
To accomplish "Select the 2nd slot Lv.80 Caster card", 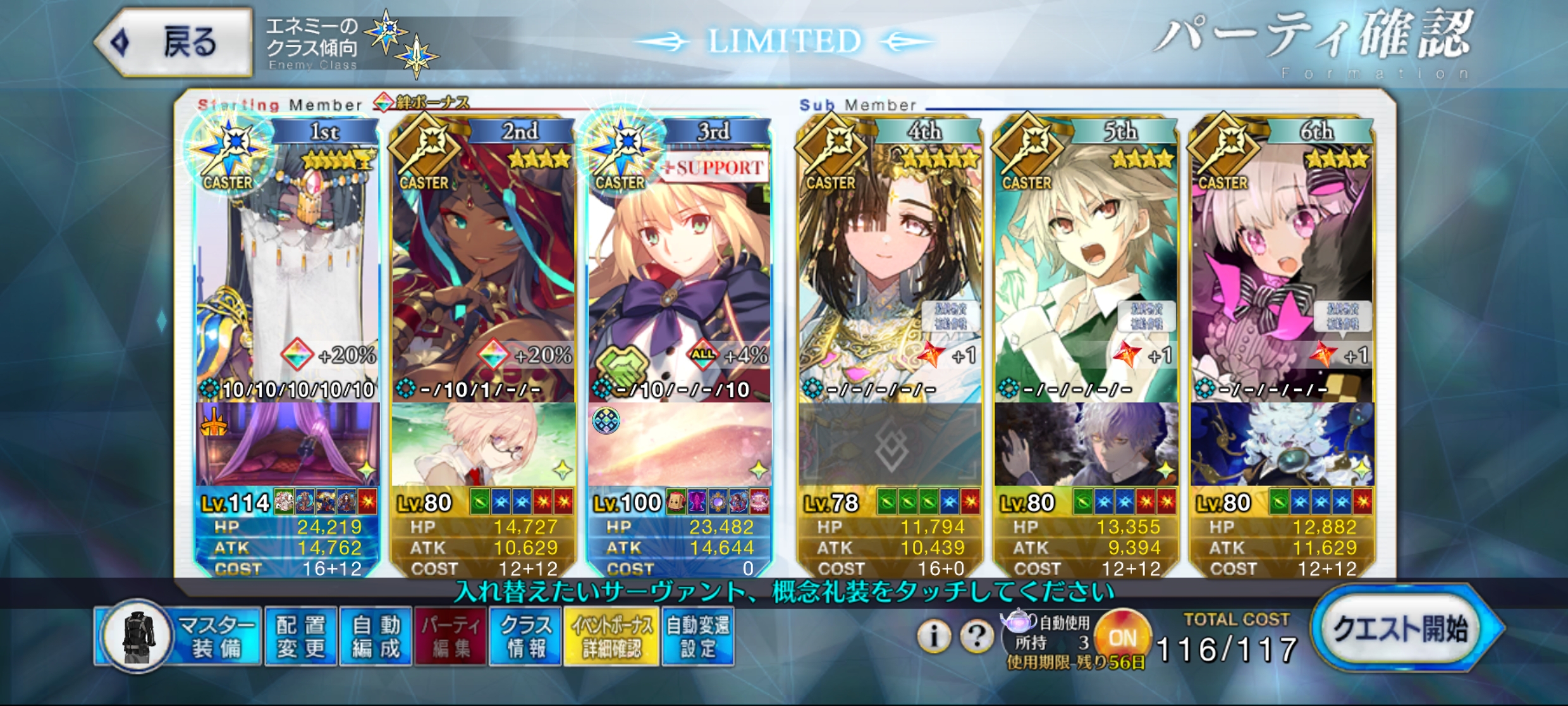I will (483, 266).
